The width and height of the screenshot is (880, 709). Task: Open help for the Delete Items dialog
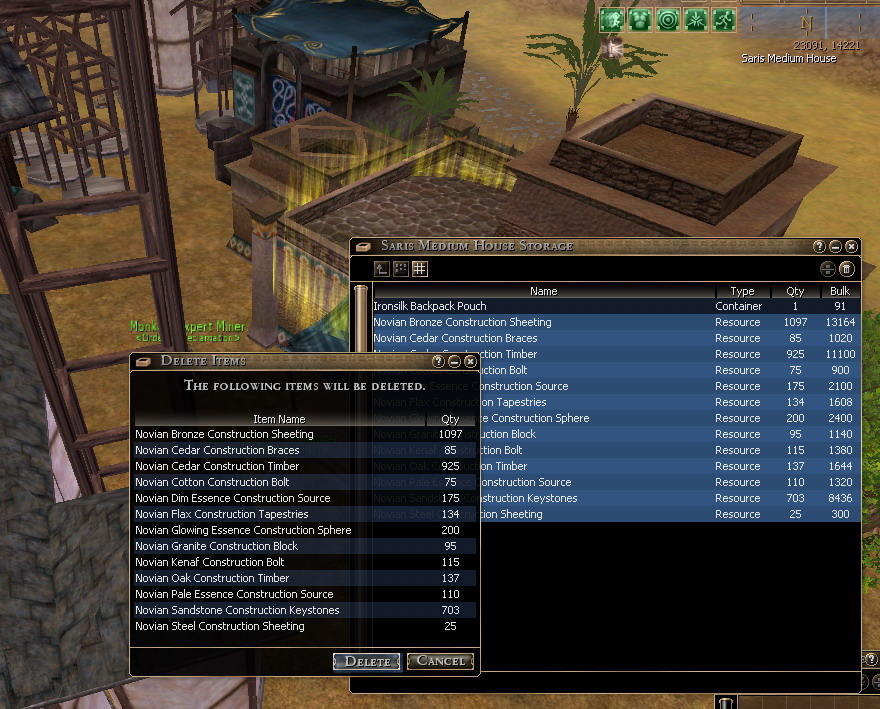click(438, 361)
